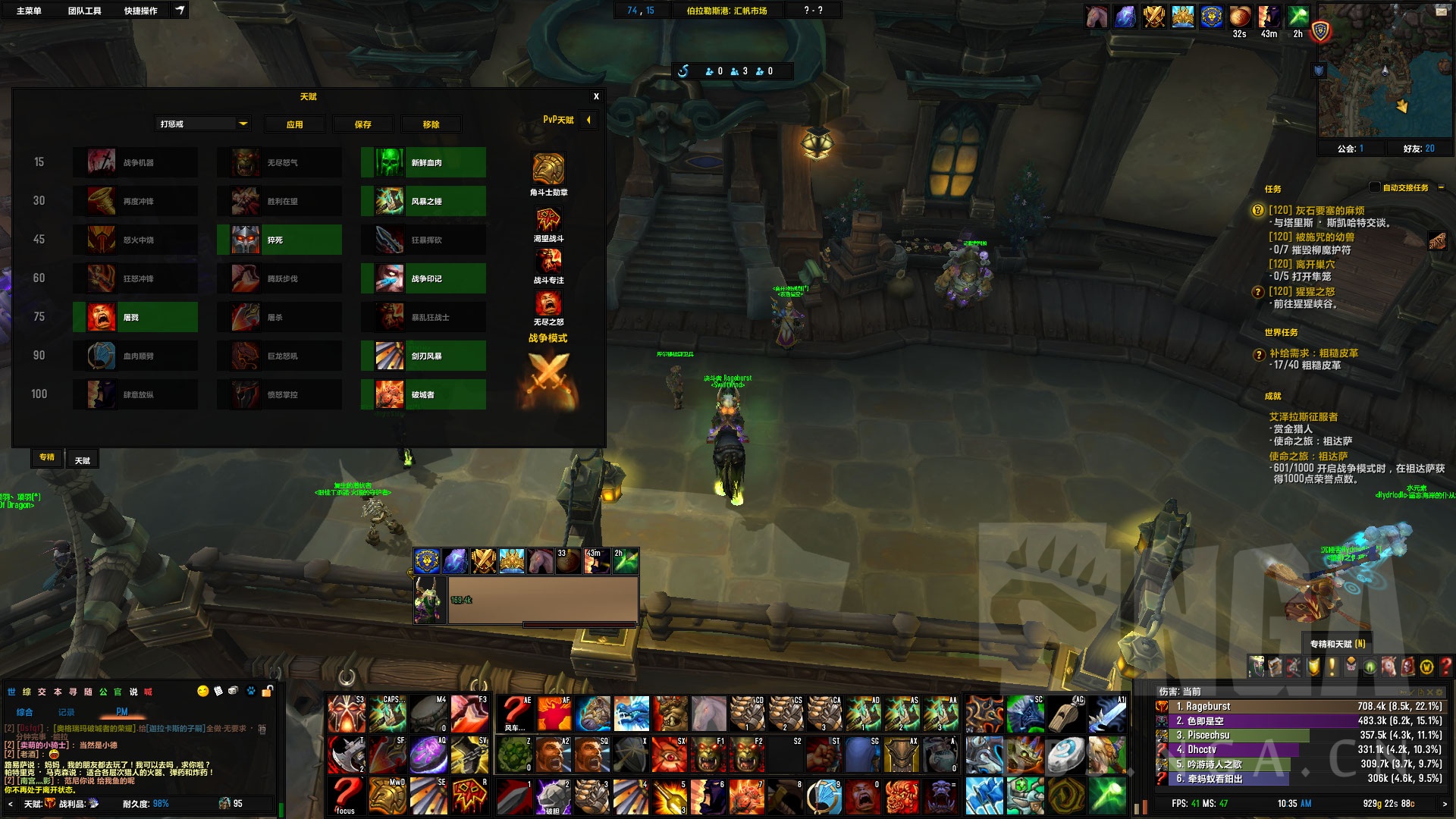Click the 角斗士勋章 PvP talent icon

tap(548, 168)
